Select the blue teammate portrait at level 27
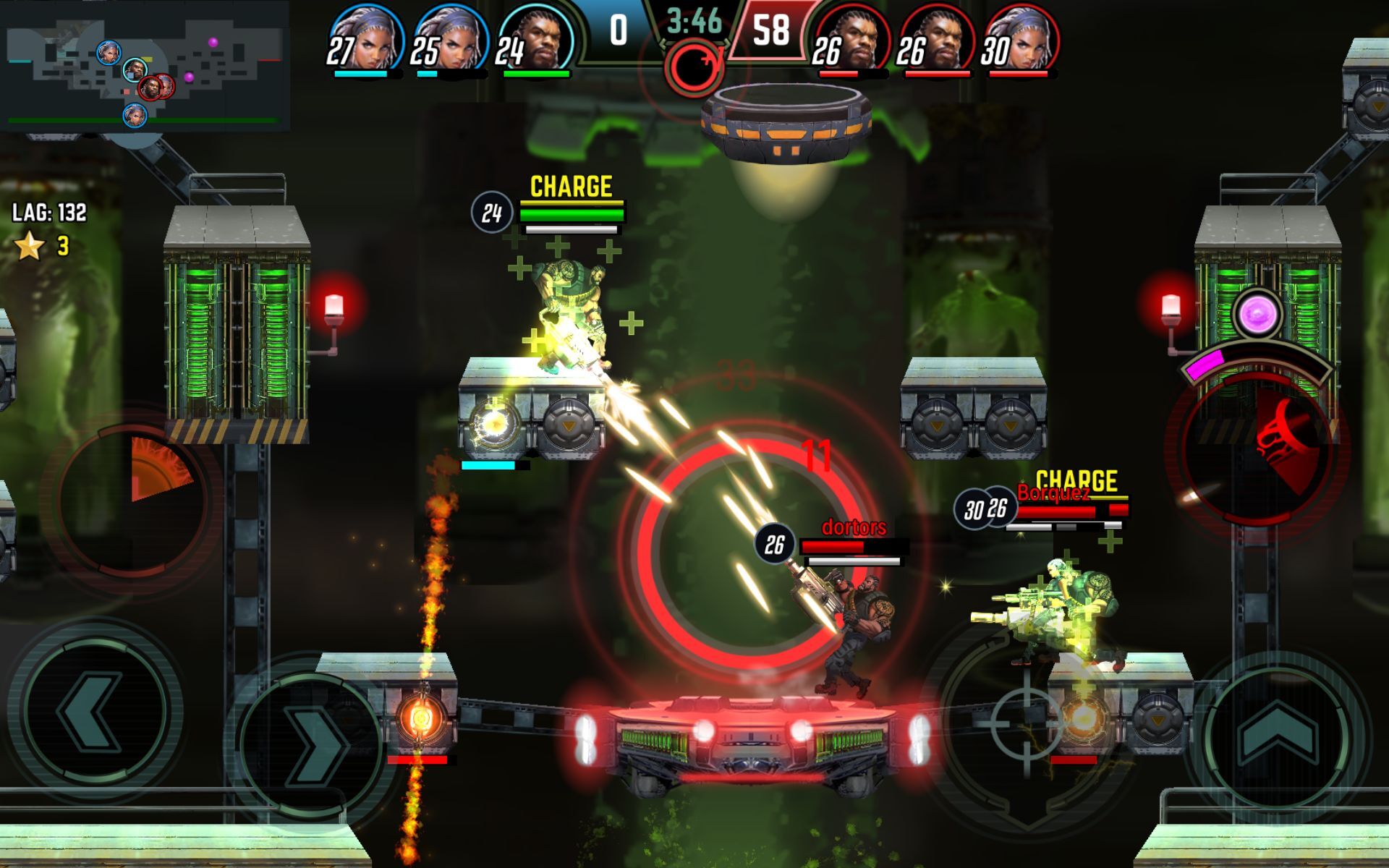Image resolution: width=1389 pixels, height=868 pixels. tap(366, 41)
